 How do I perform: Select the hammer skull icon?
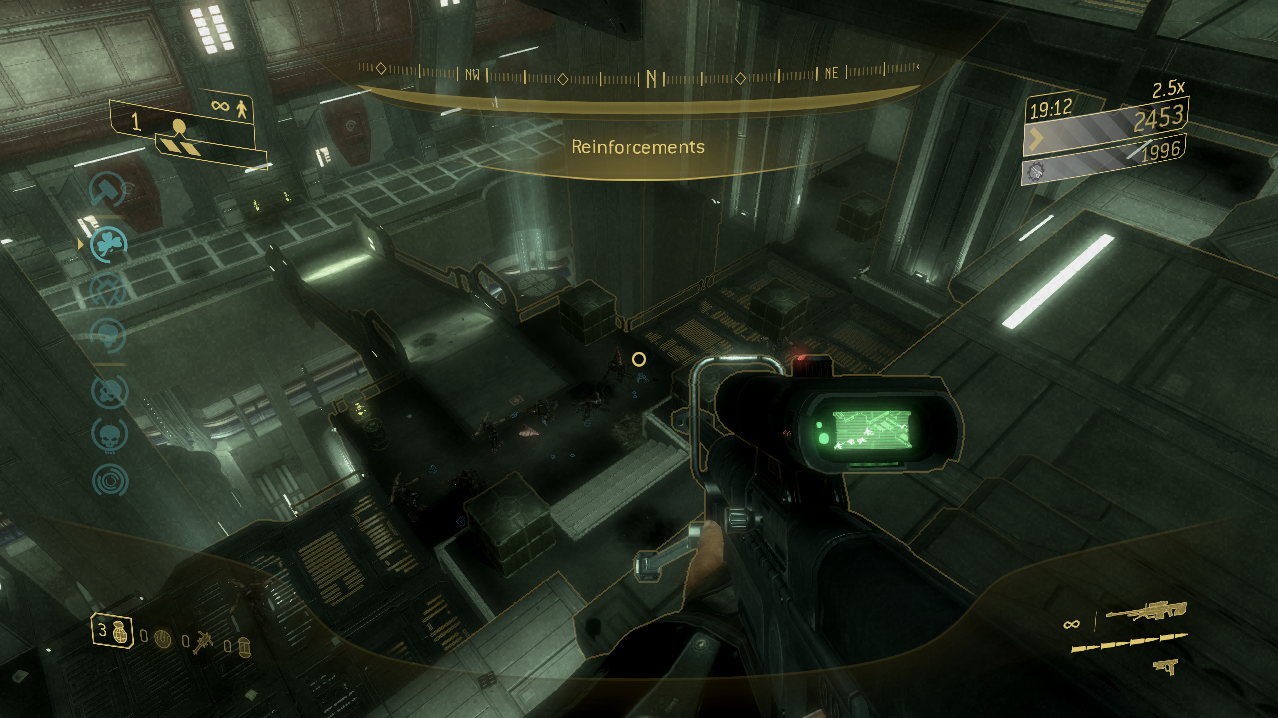click(x=107, y=188)
